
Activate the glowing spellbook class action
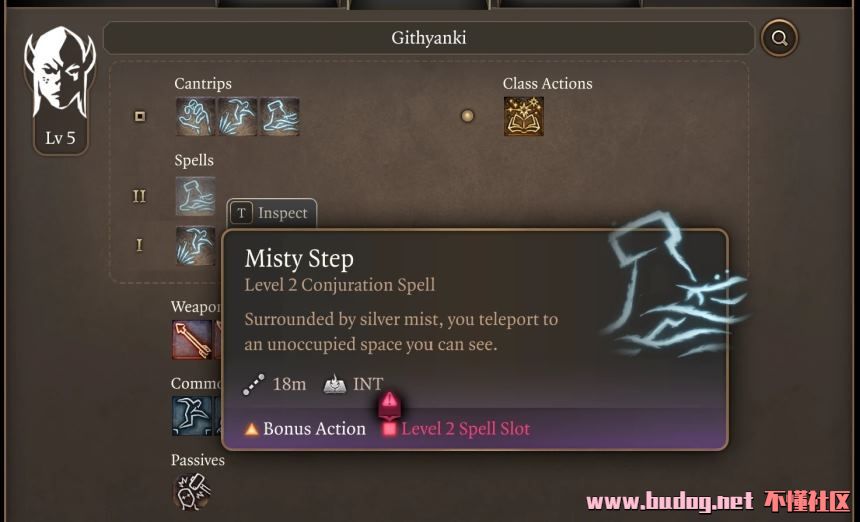click(523, 116)
